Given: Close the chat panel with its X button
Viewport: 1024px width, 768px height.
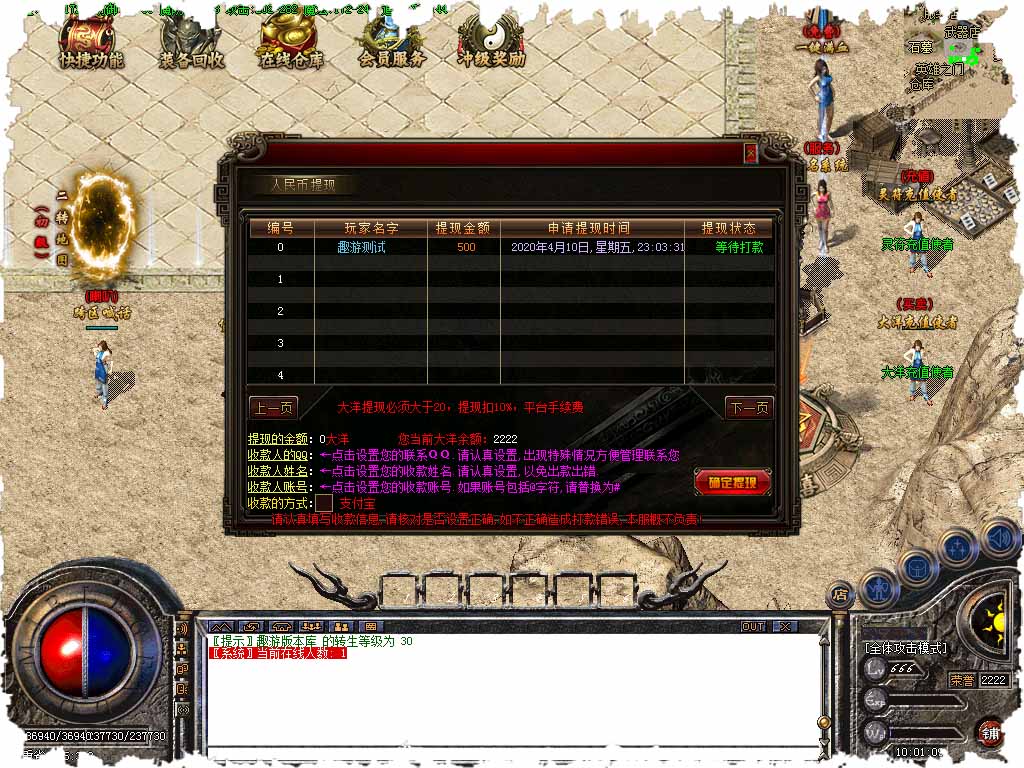Looking at the screenshot, I should click(x=786, y=626).
